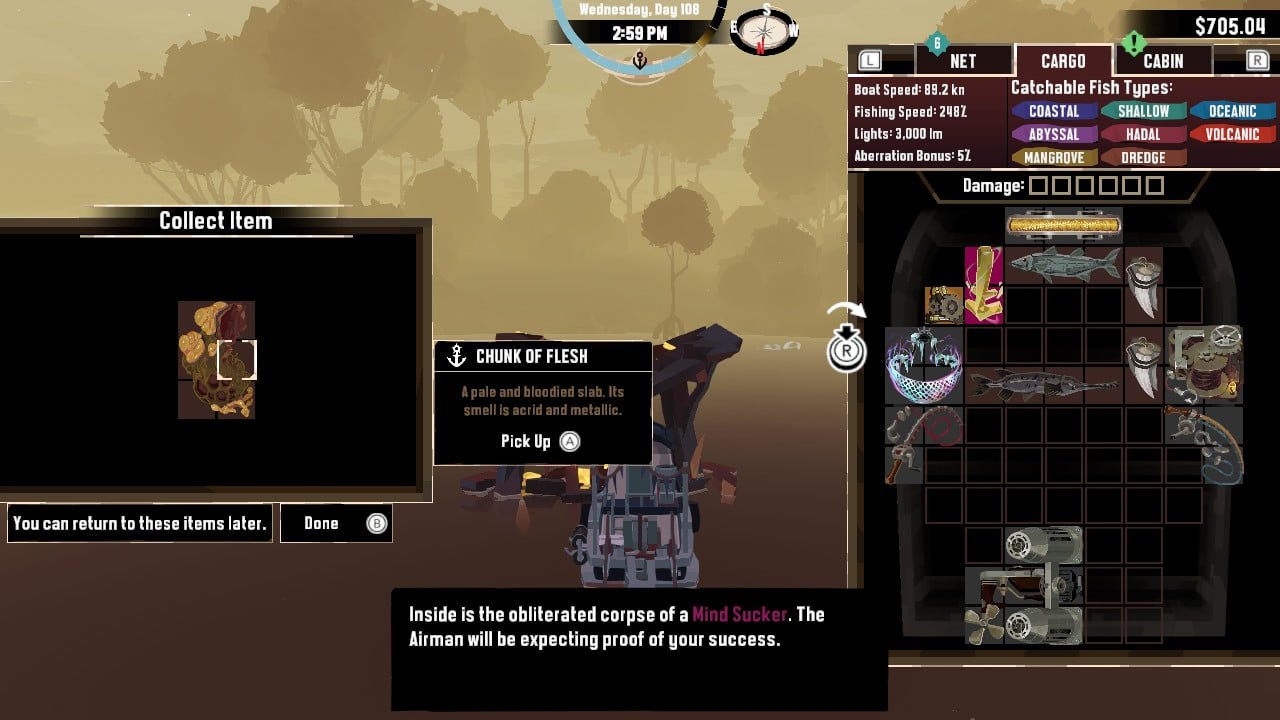Select the winch machine with gears and wheel
1280x720 pixels.
click(1203, 364)
